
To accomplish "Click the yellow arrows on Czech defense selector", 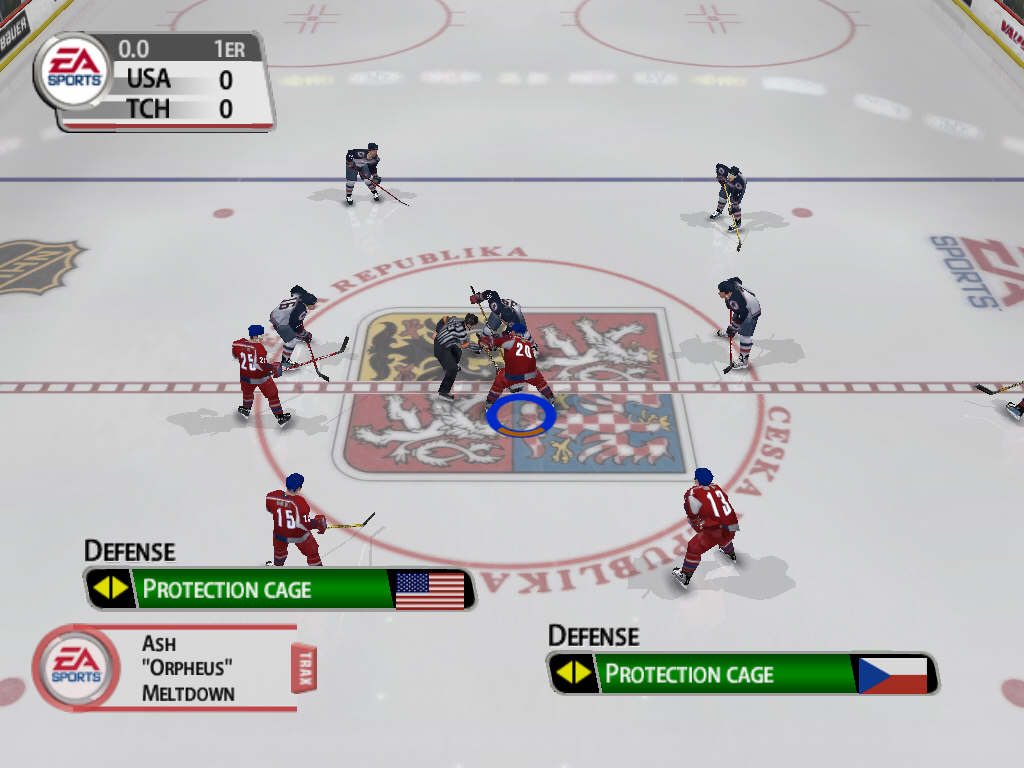I will 573,673.
